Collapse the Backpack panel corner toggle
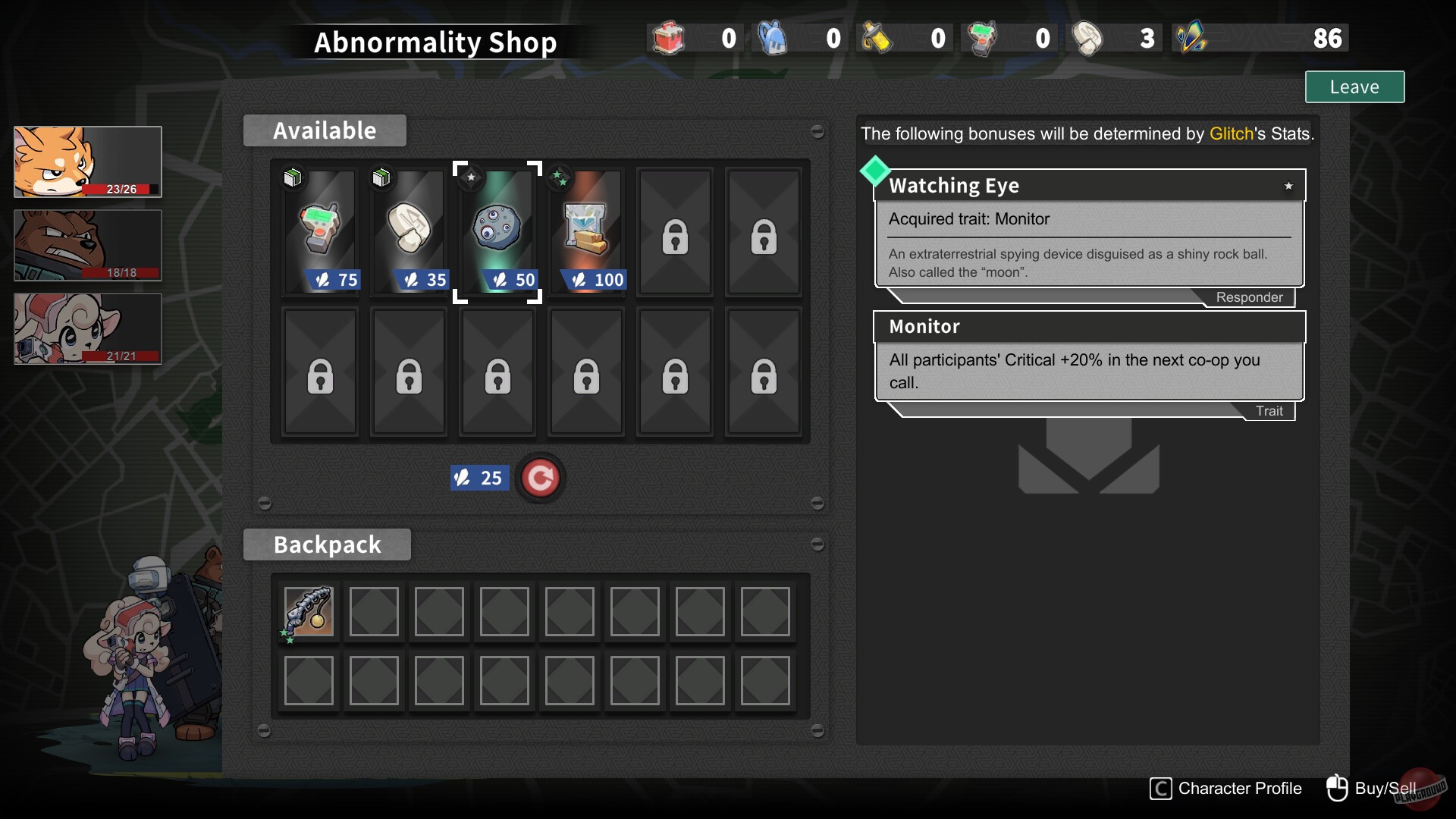 pyautogui.click(x=818, y=543)
